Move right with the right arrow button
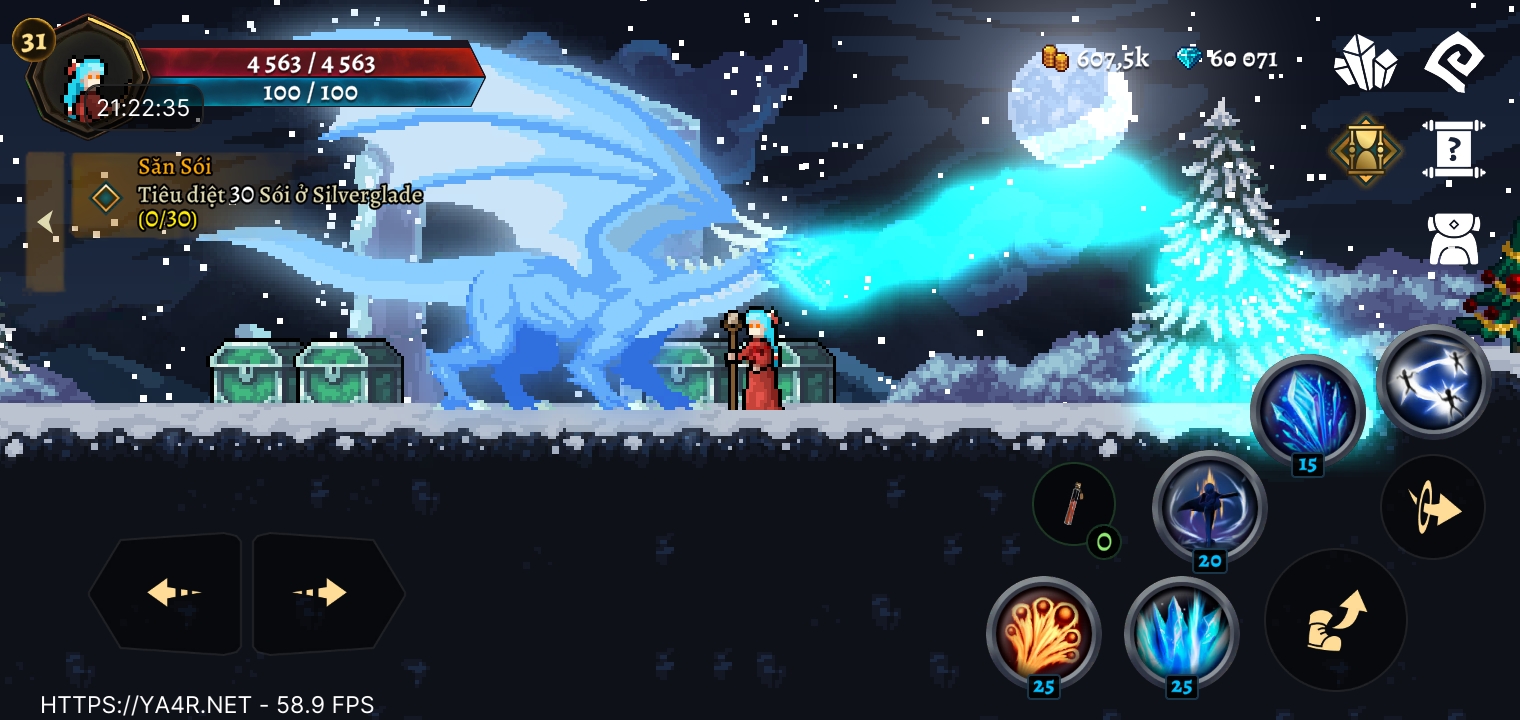The height and width of the screenshot is (720, 1520). tap(326, 593)
